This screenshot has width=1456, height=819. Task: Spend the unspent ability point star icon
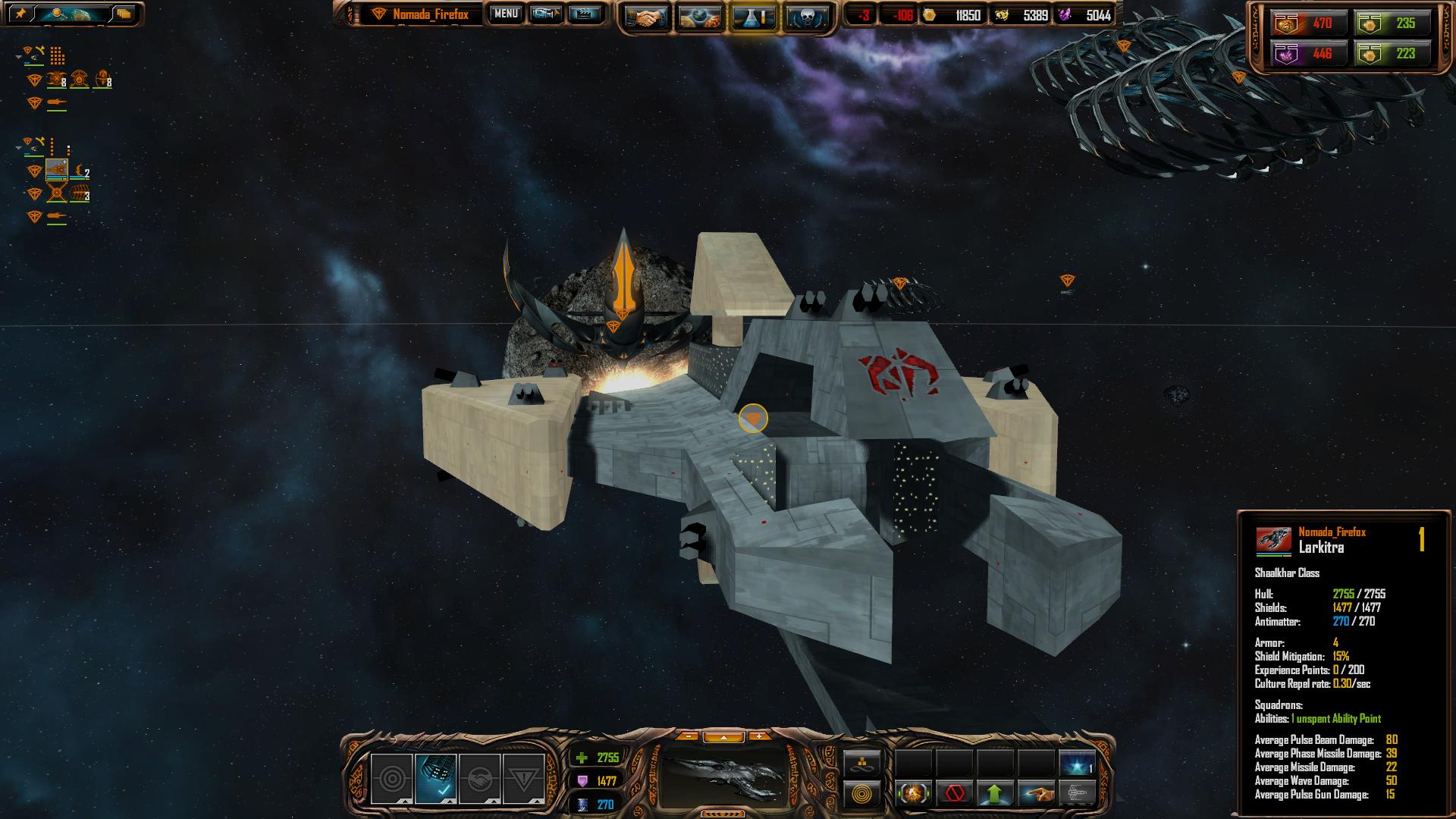pos(1077,764)
